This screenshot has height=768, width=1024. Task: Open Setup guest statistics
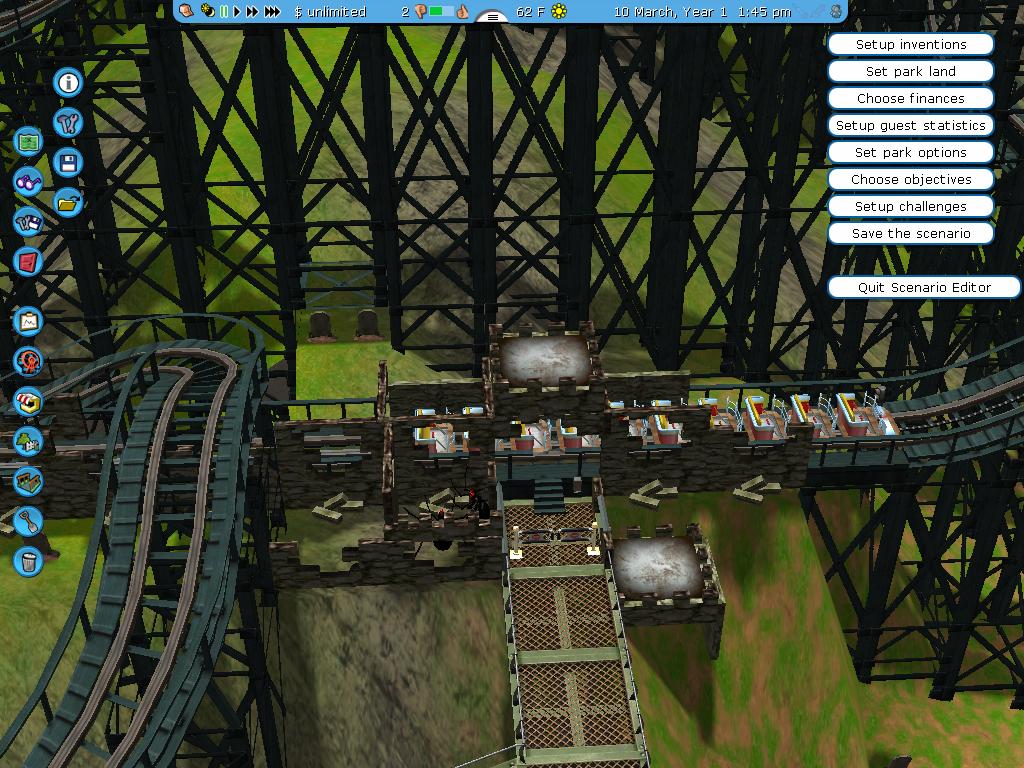click(x=910, y=126)
